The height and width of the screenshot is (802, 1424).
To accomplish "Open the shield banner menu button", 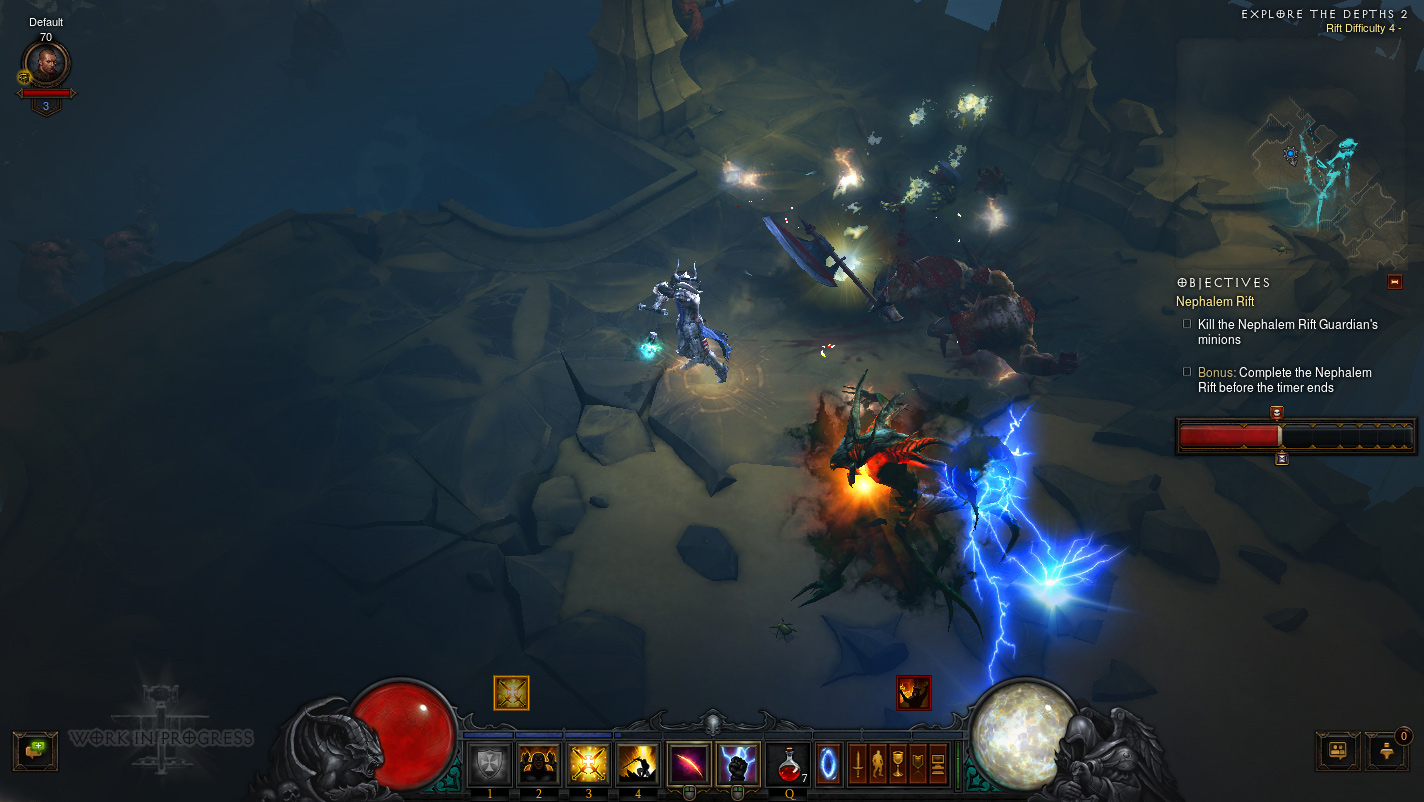I will click(x=918, y=765).
